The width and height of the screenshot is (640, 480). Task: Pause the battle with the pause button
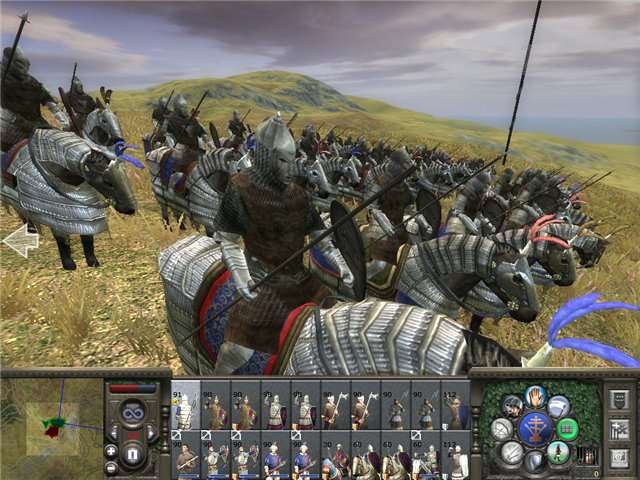click(x=132, y=457)
